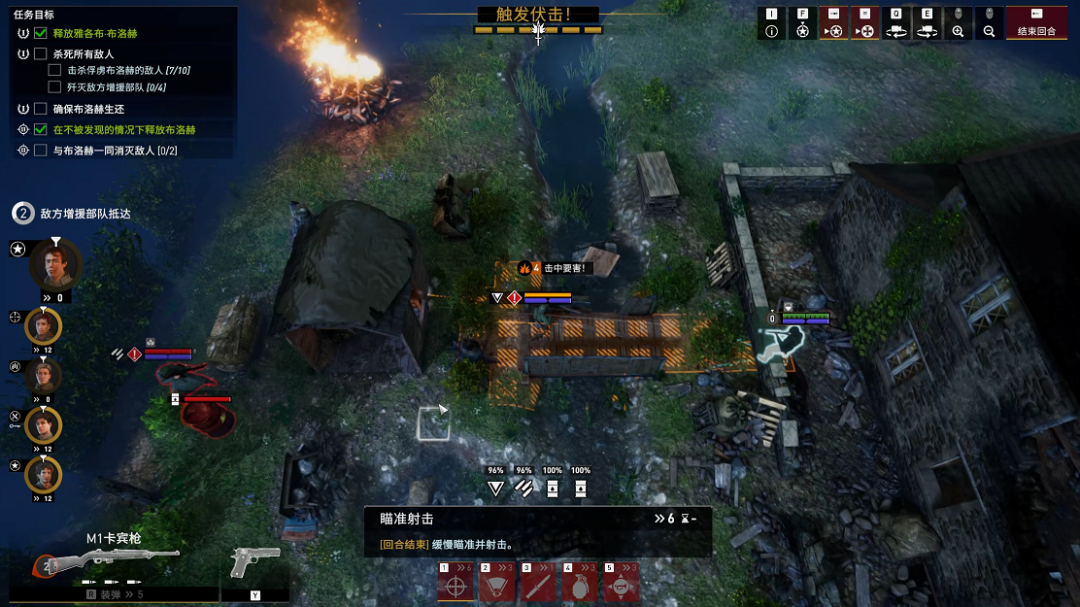This screenshot has height=607, width=1080.
Task: Click the cross-target icon with arrow in toolbar
Action: click(x=865, y=31)
